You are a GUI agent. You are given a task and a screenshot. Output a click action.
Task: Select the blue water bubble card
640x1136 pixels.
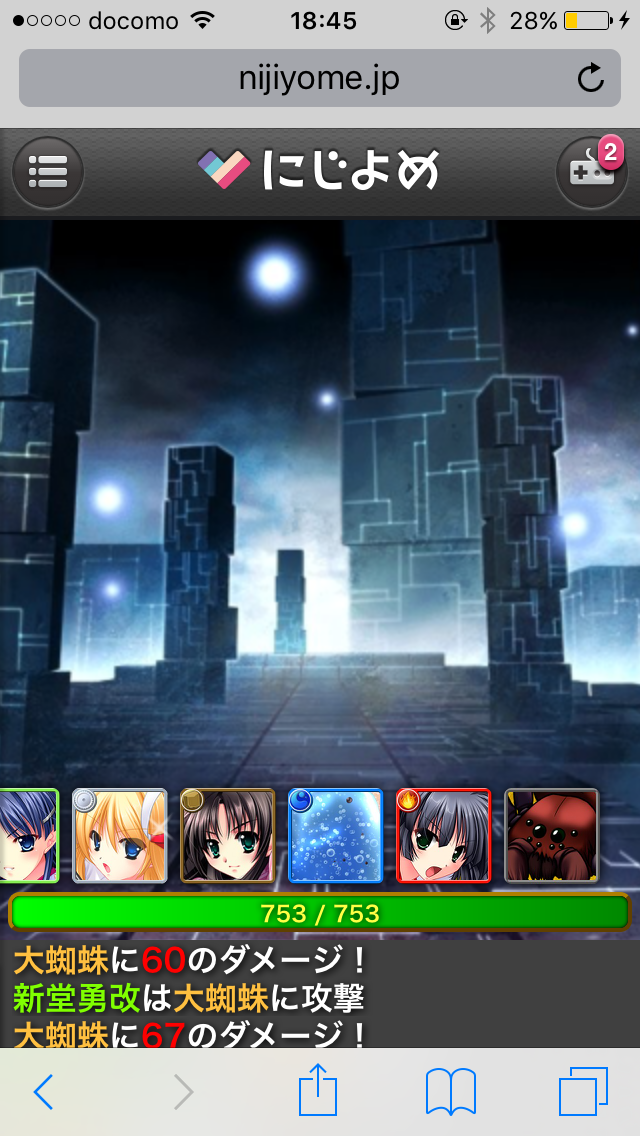[335, 836]
